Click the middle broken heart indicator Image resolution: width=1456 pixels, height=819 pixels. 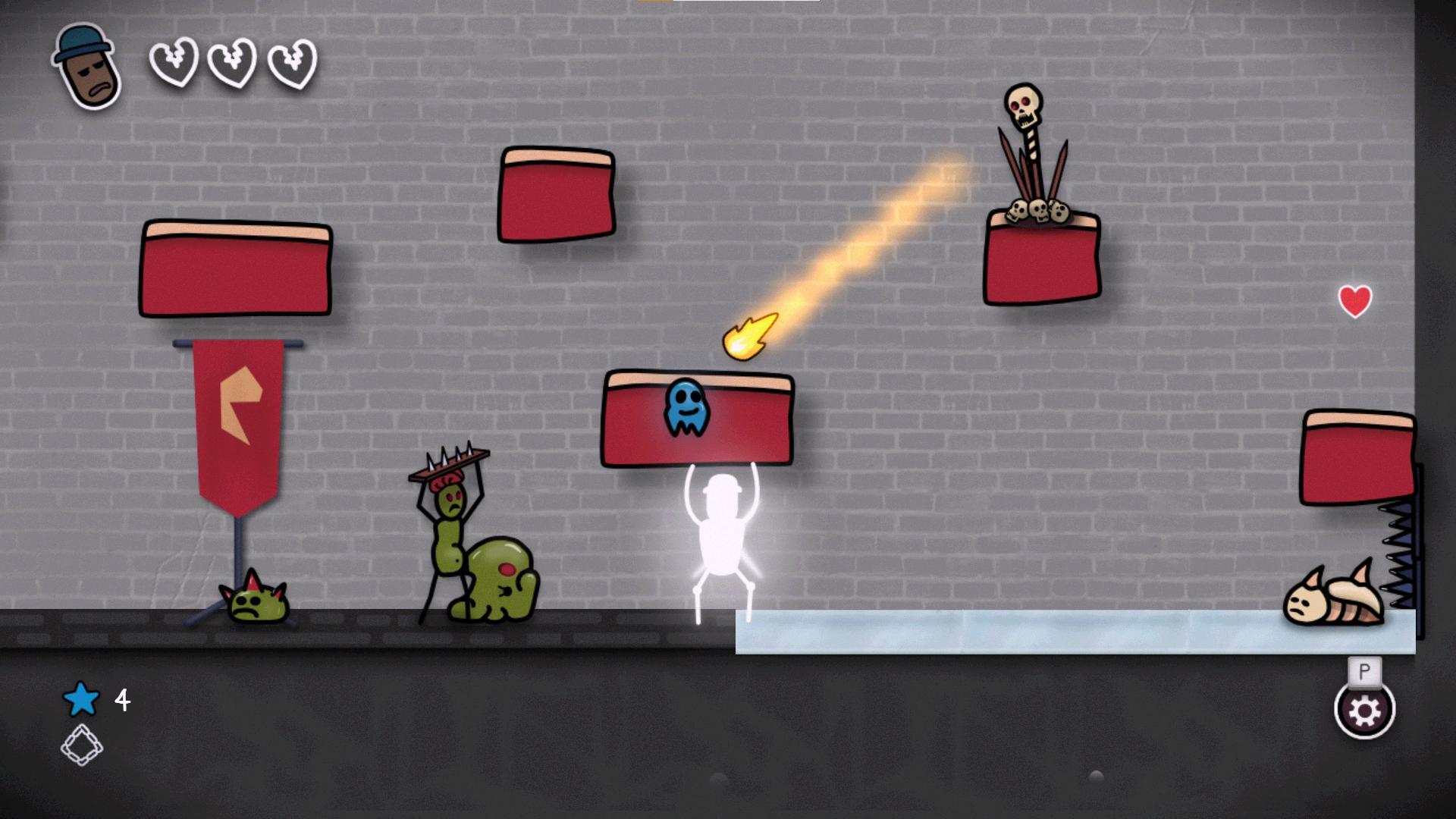click(231, 64)
